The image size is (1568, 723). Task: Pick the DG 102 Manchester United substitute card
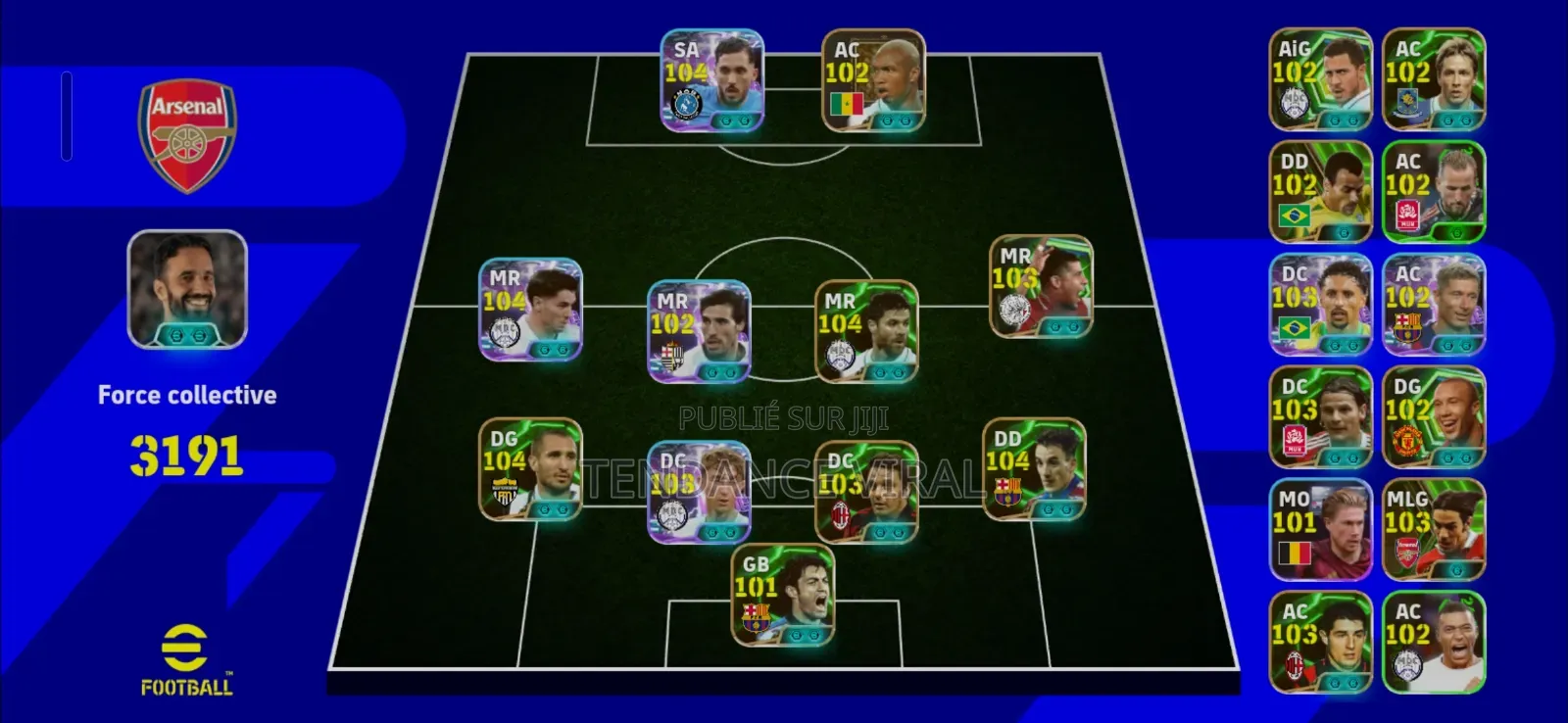point(1433,417)
